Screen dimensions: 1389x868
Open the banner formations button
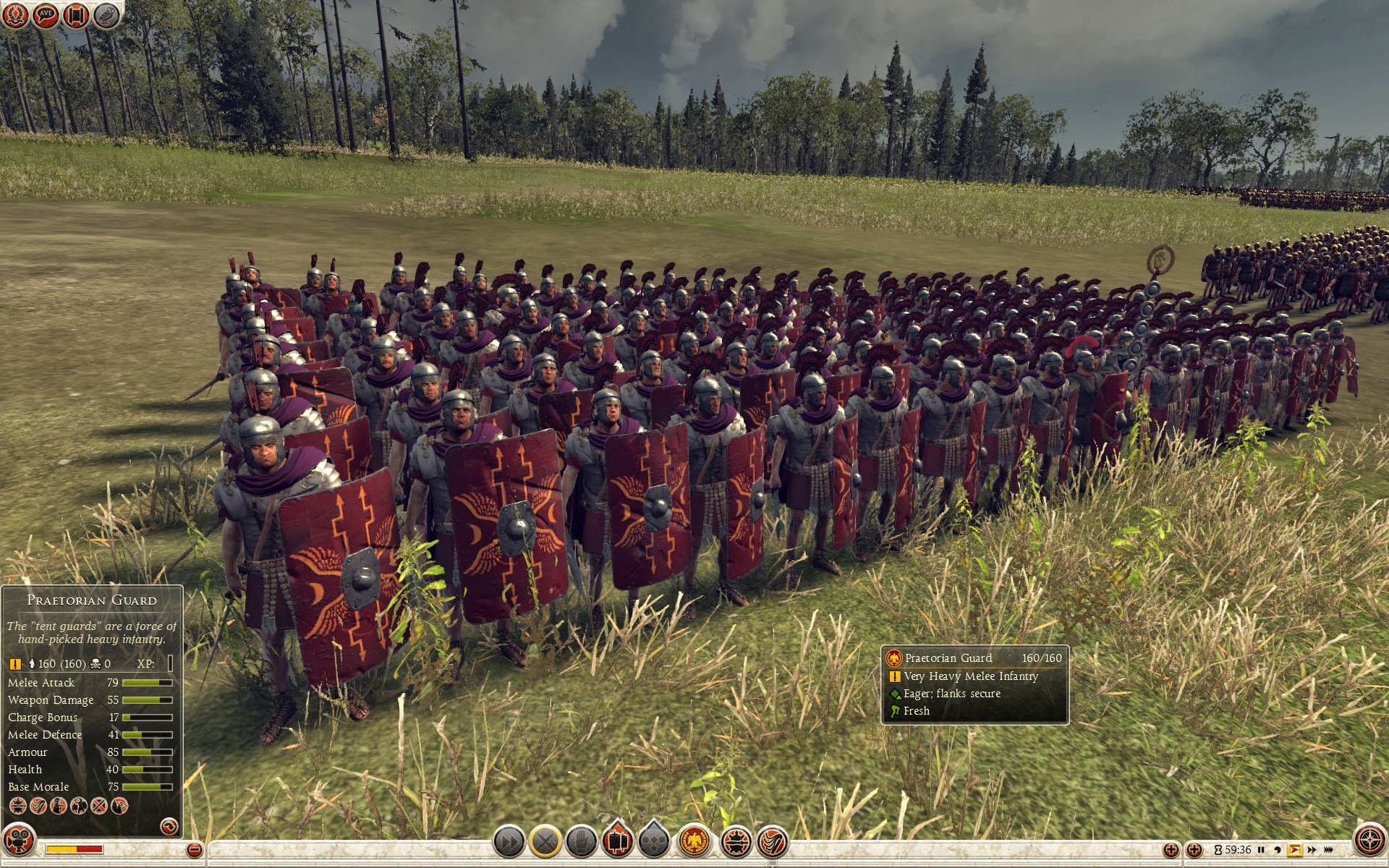[618, 842]
